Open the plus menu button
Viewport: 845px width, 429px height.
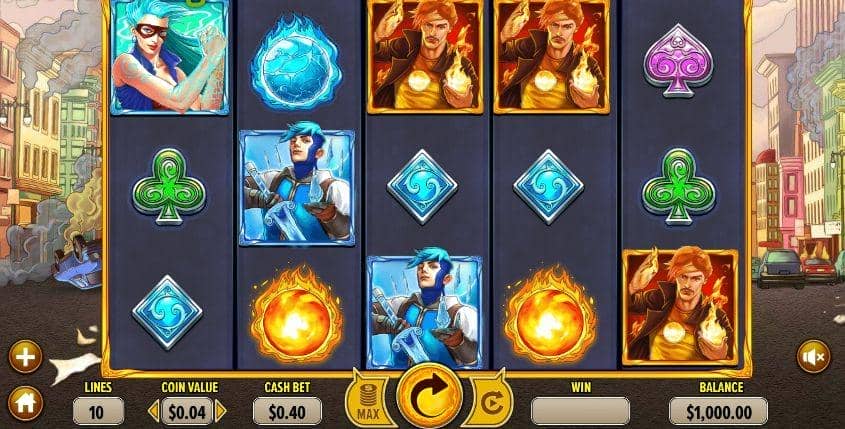[25, 356]
